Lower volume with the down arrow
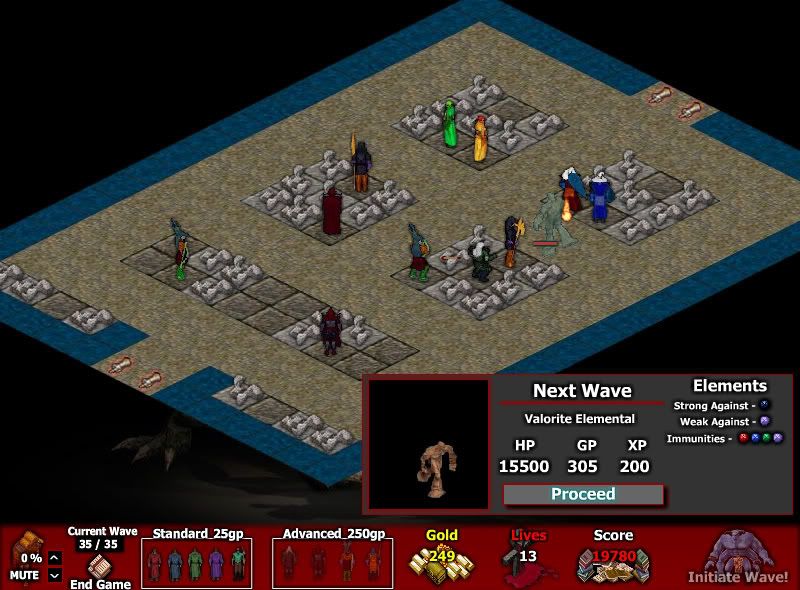800x590 pixels. pyautogui.click(x=54, y=575)
